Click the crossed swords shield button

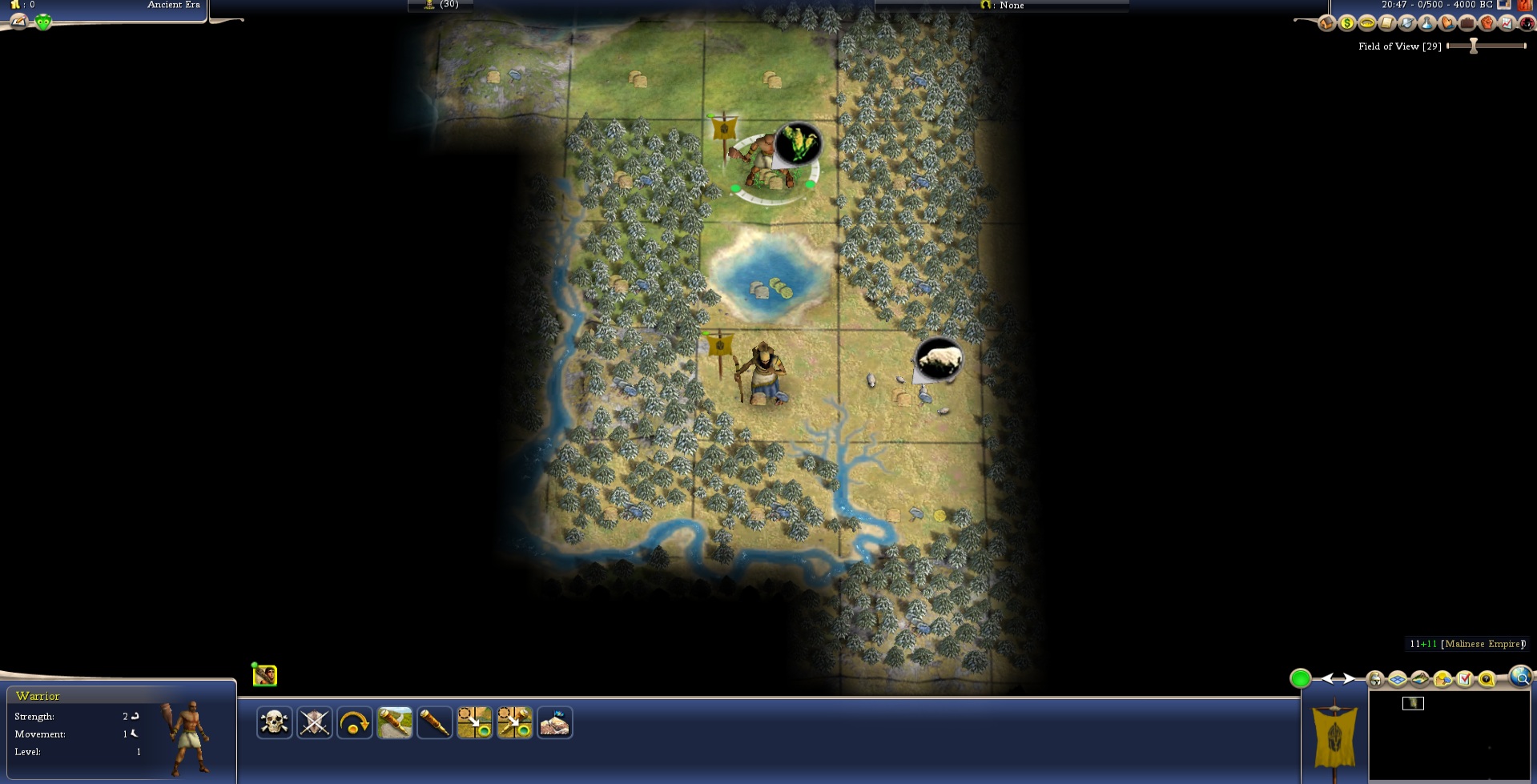click(x=314, y=723)
